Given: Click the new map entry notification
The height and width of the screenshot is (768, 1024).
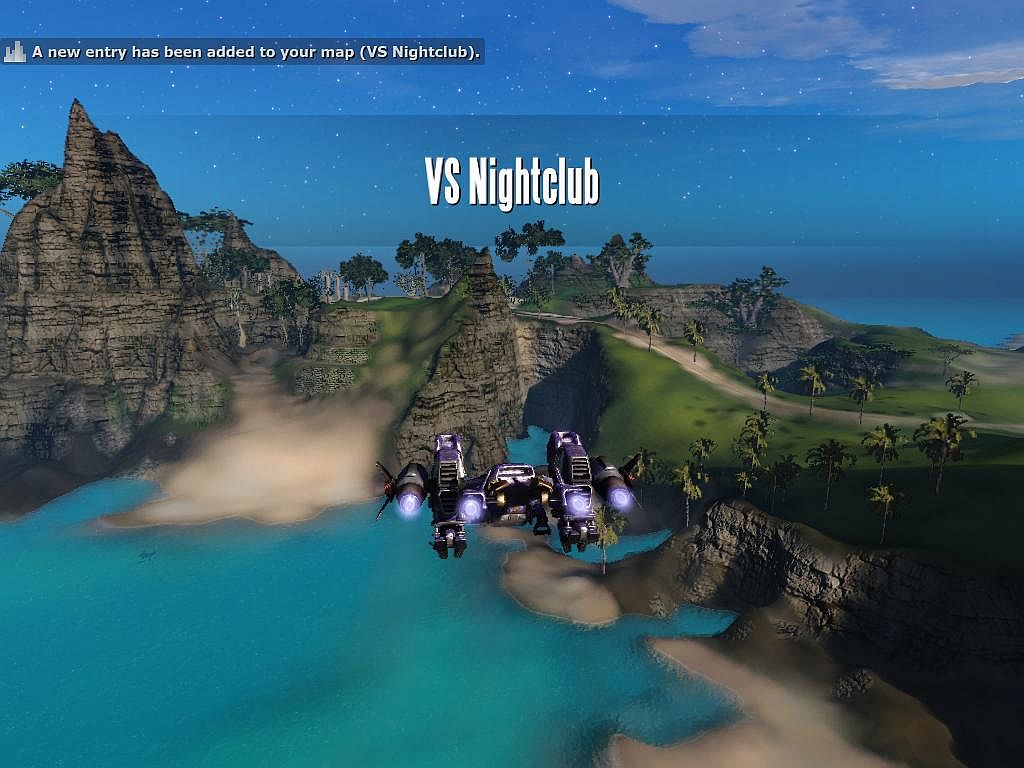Looking at the screenshot, I should click(x=243, y=52).
